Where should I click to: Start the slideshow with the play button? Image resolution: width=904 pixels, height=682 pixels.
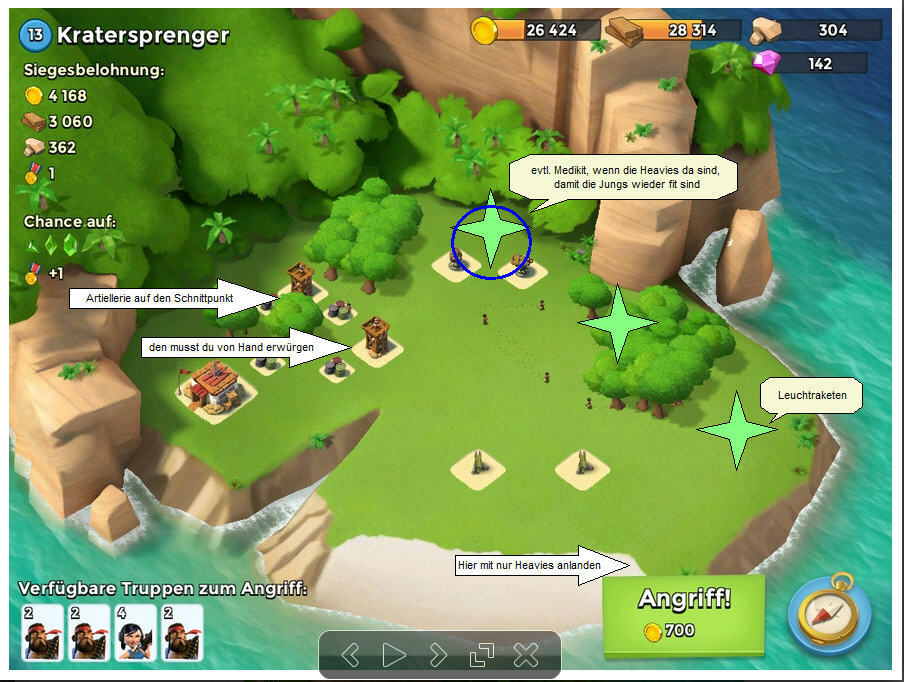394,655
